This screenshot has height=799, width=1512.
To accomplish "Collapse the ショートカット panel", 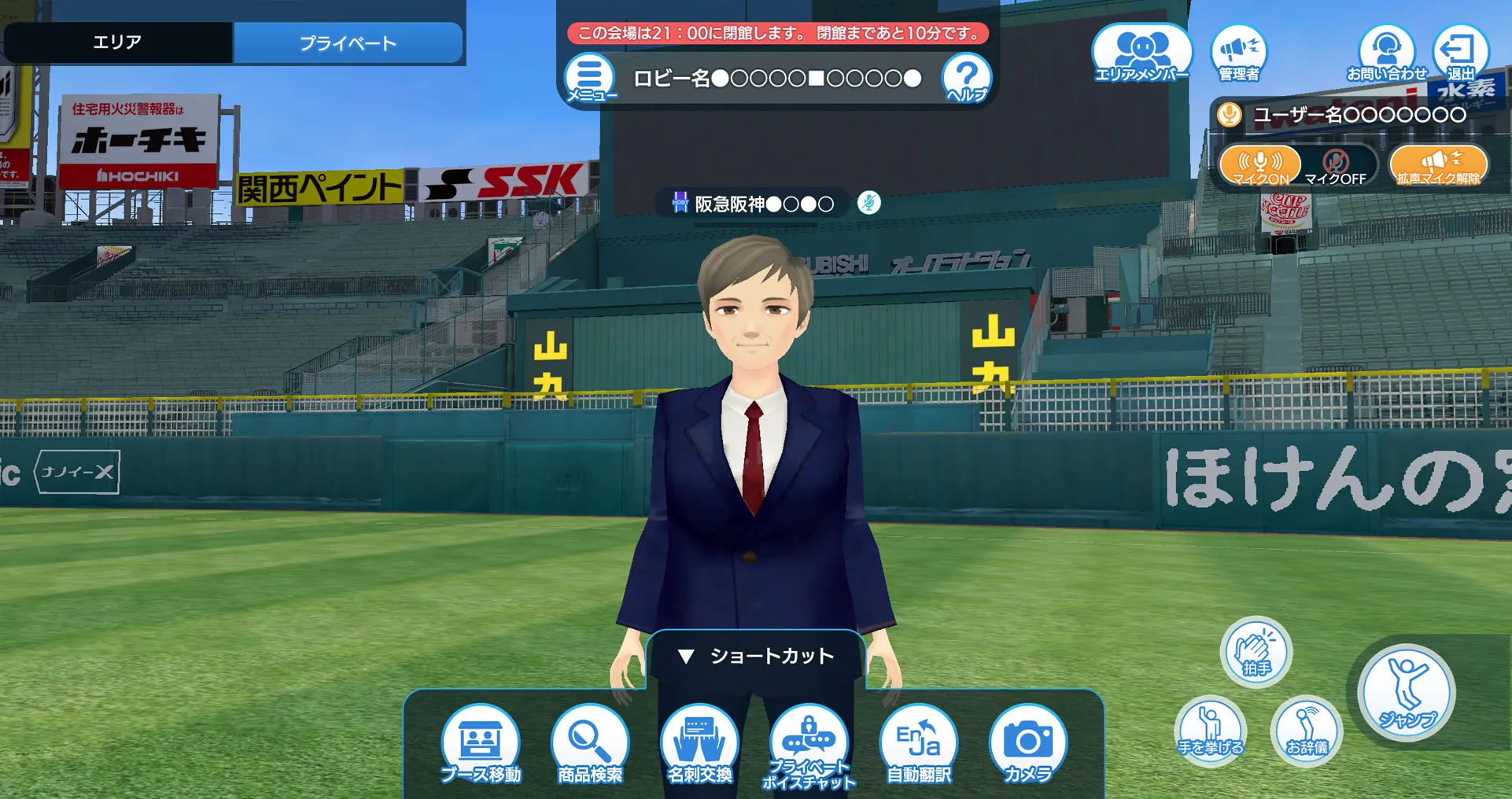I will (755, 656).
